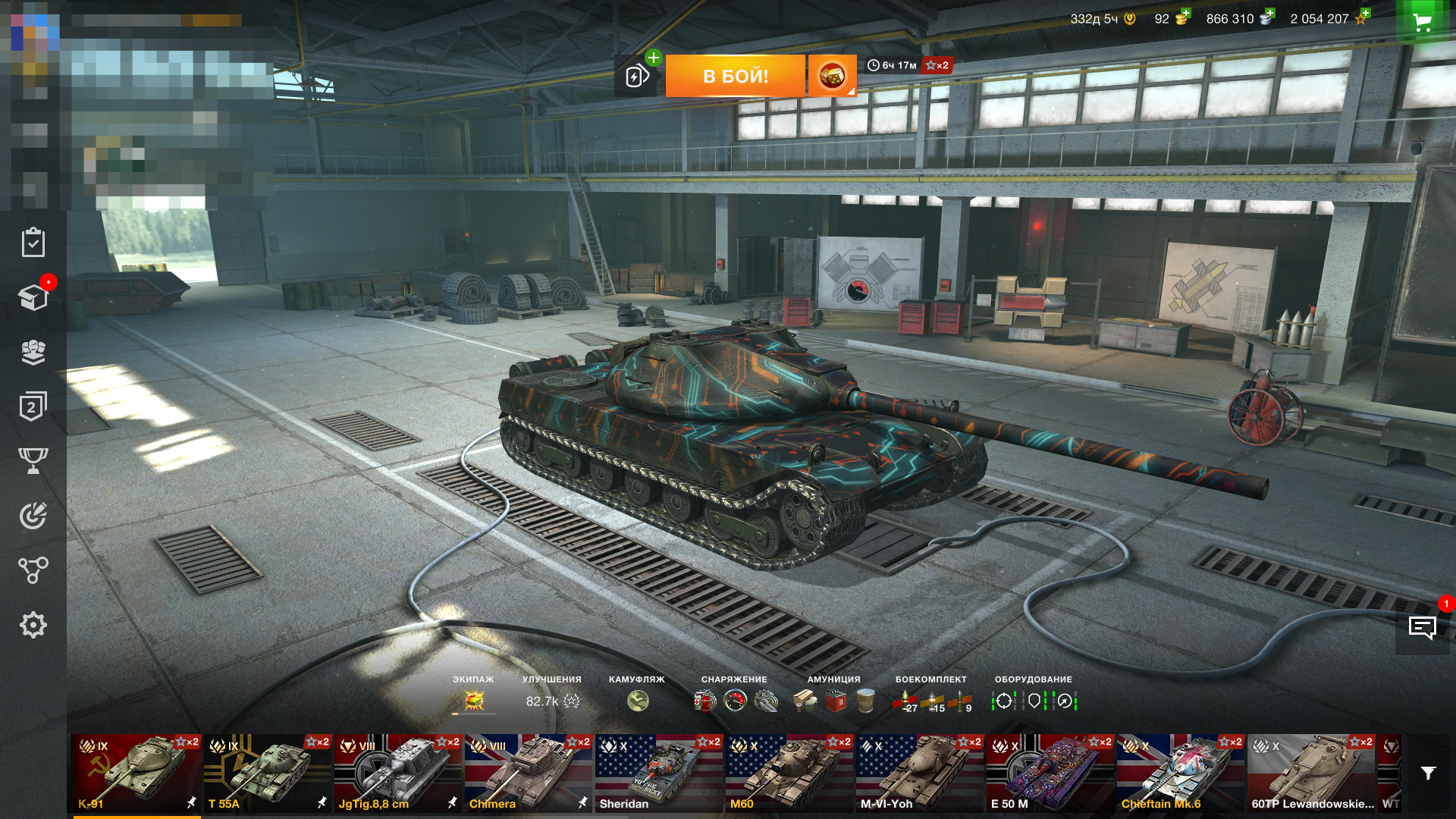Open the event chest panel near В БОЙ
1456x819 pixels.
coord(832,76)
